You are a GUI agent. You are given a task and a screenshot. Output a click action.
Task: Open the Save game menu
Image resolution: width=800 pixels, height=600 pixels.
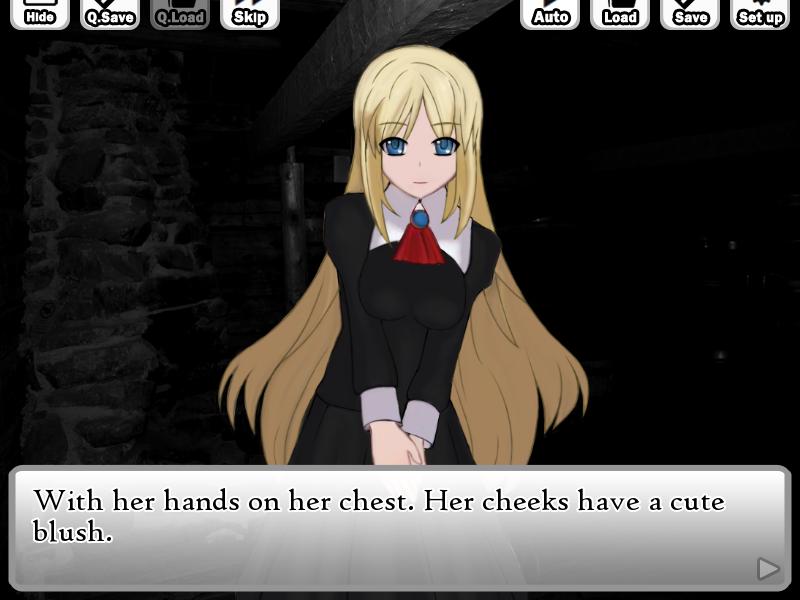[x=690, y=14]
